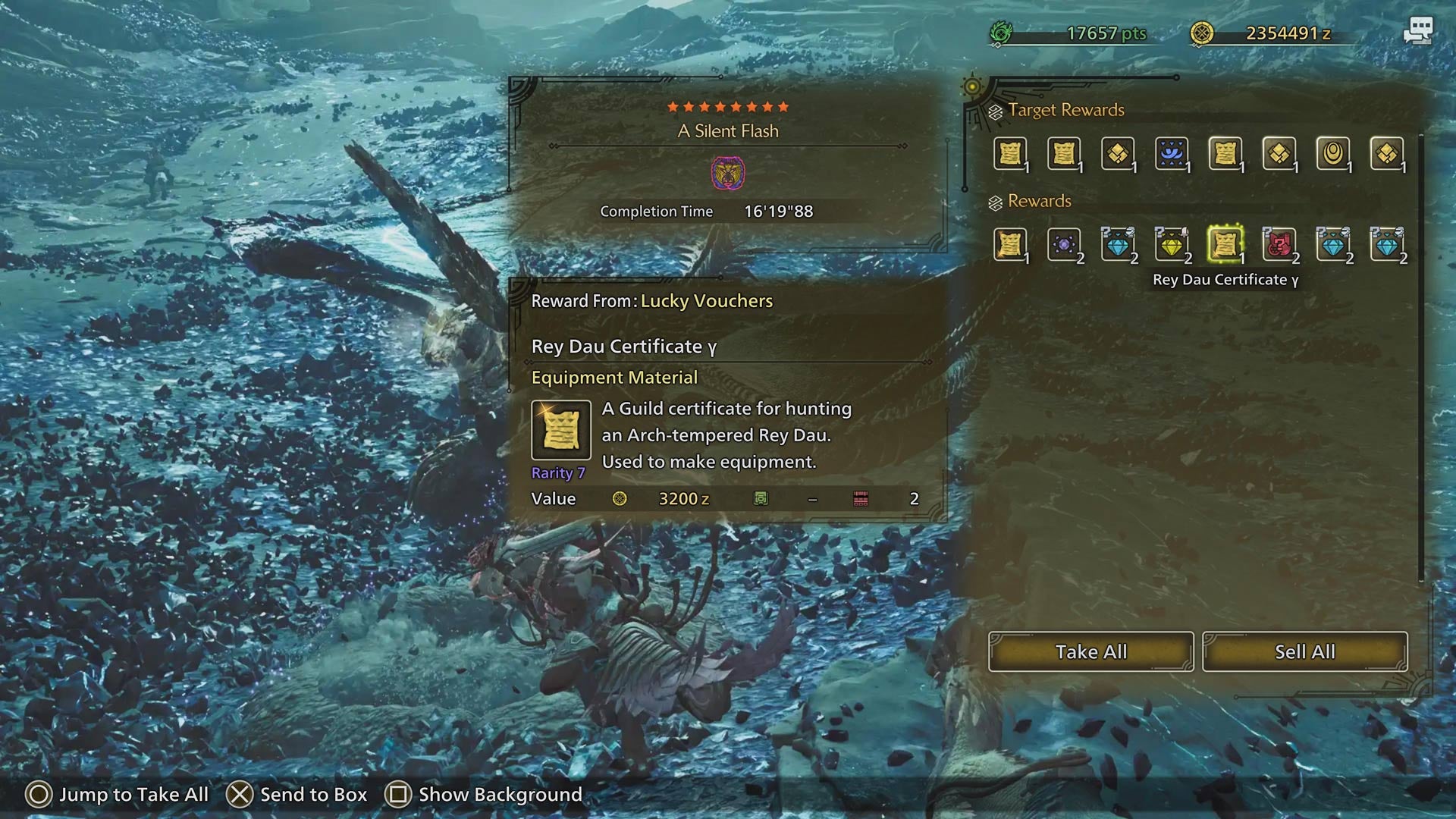
Task: Select the purple jewel reward in Rewards row
Action: point(1064,244)
